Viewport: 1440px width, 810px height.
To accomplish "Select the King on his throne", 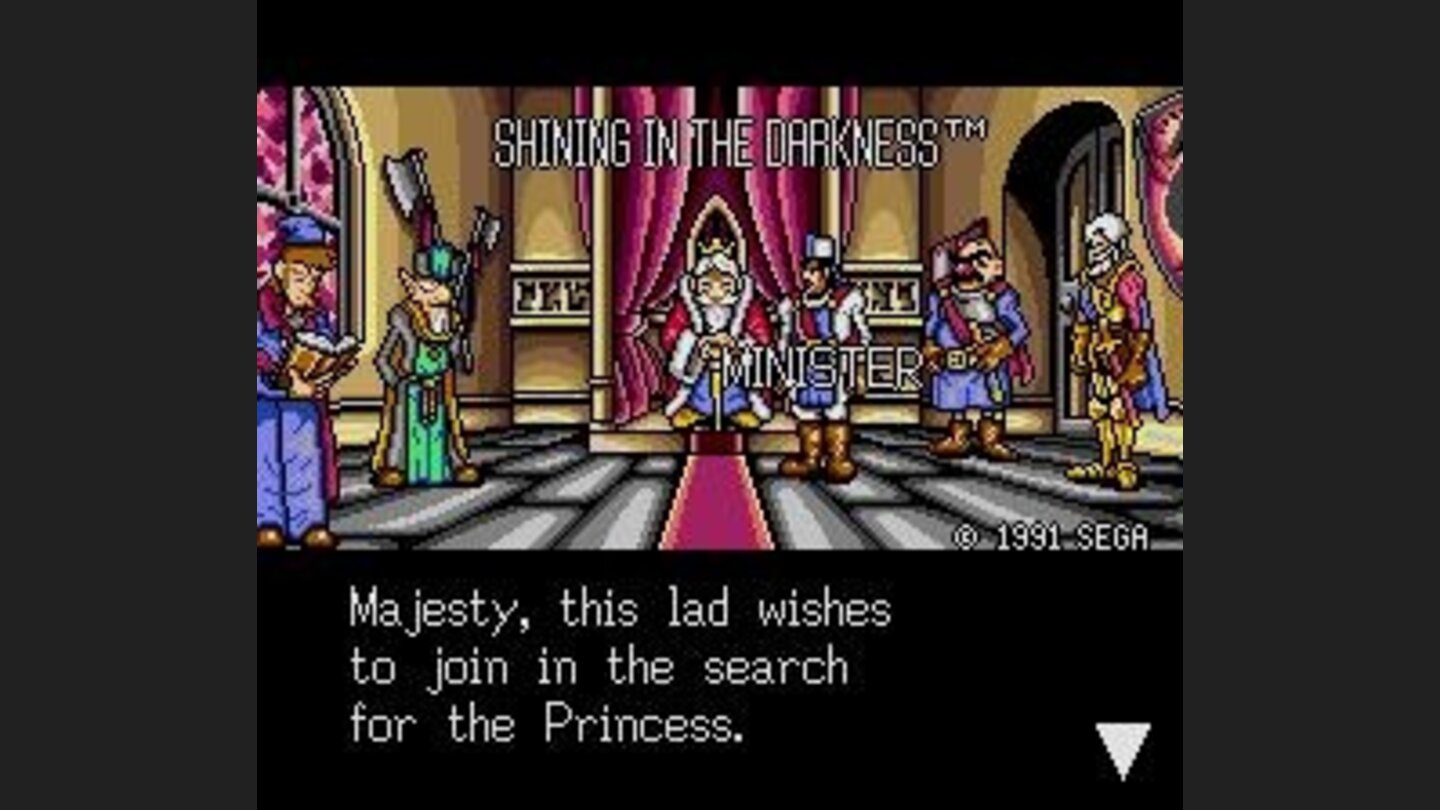I will point(715,330).
